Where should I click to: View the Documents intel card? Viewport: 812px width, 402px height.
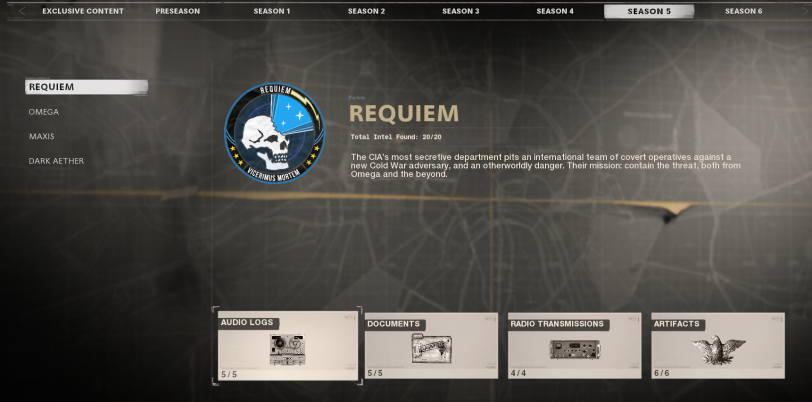431,346
